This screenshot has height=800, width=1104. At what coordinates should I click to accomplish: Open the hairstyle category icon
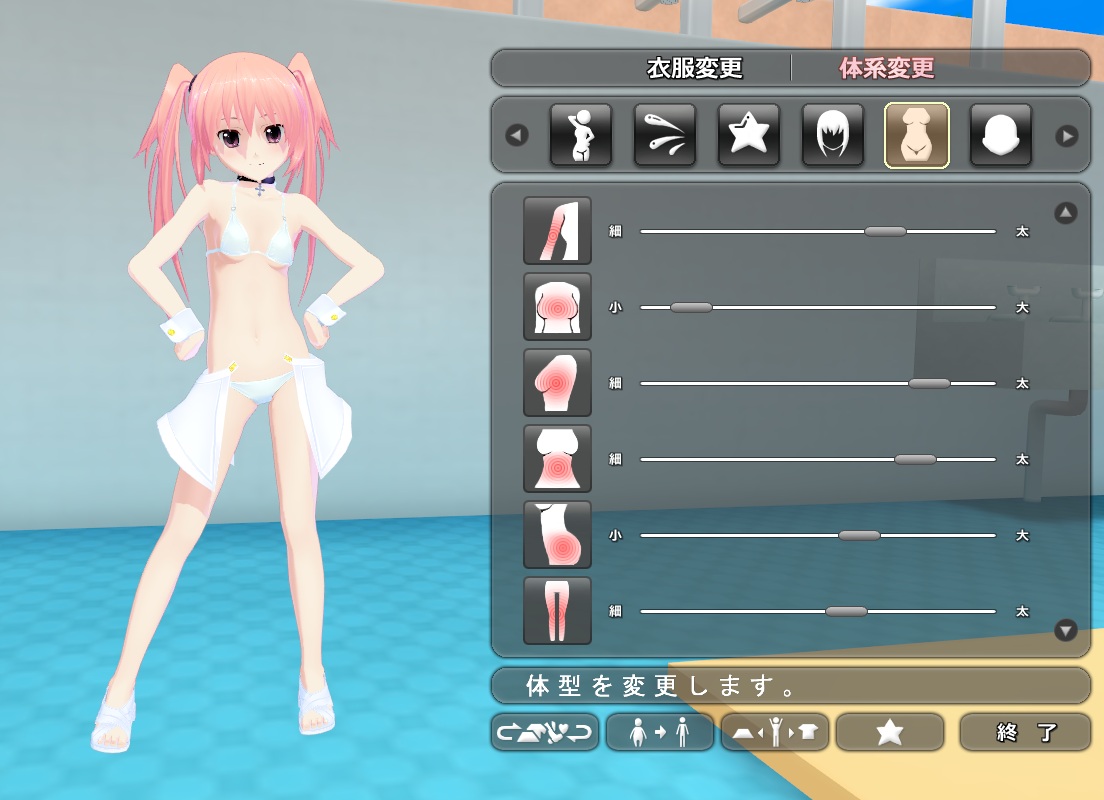click(833, 135)
